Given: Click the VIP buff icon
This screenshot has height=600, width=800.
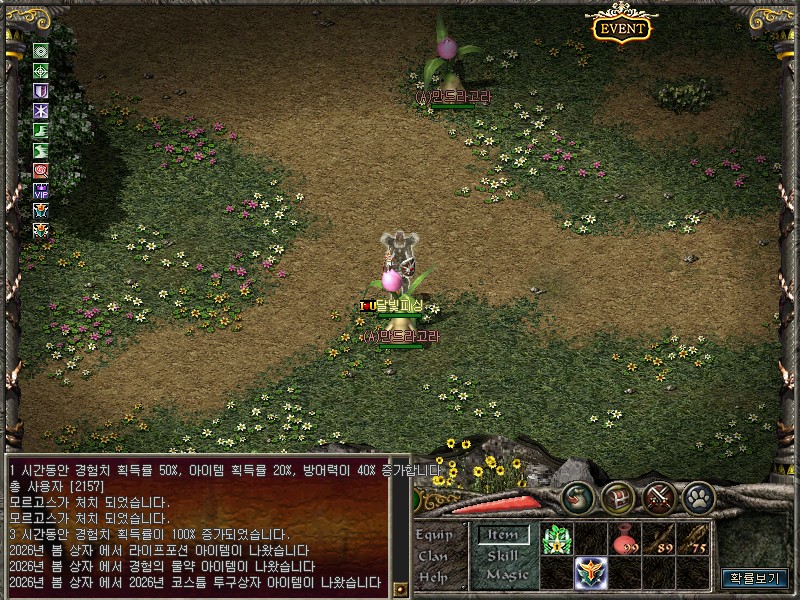Looking at the screenshot, I should [41, 190].
